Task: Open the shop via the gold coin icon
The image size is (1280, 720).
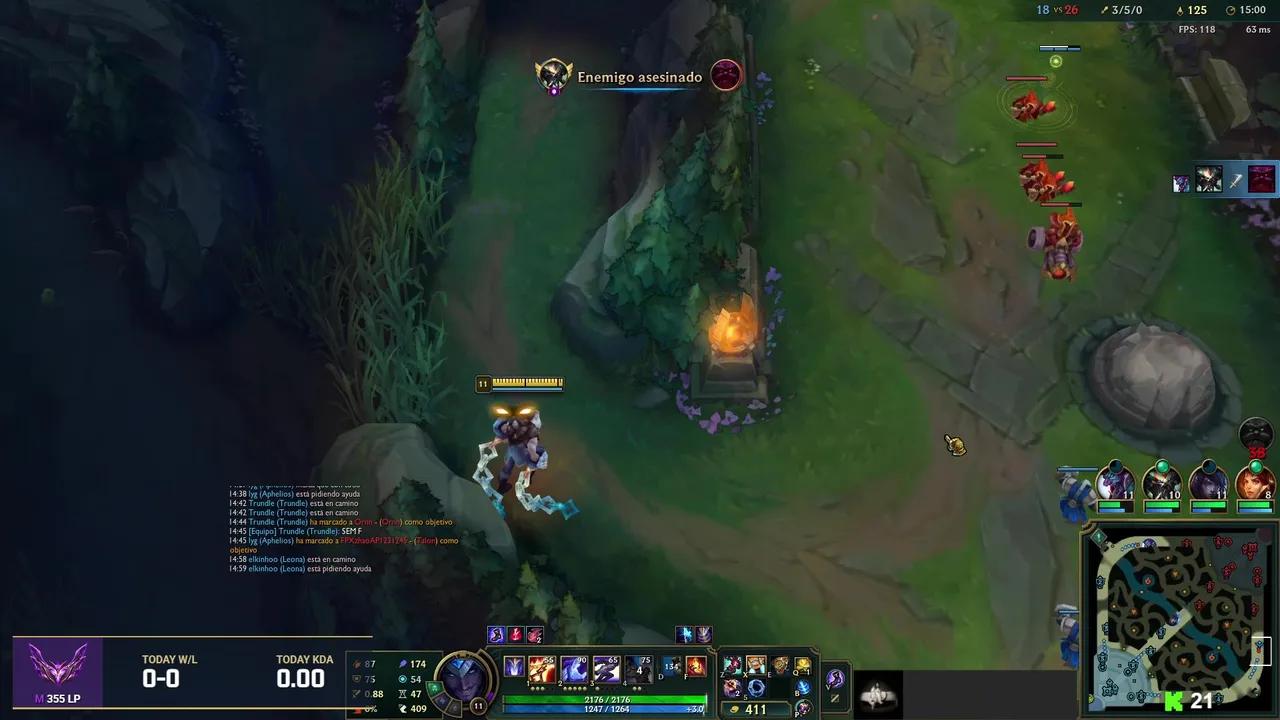Action: [x=733, y=708]
